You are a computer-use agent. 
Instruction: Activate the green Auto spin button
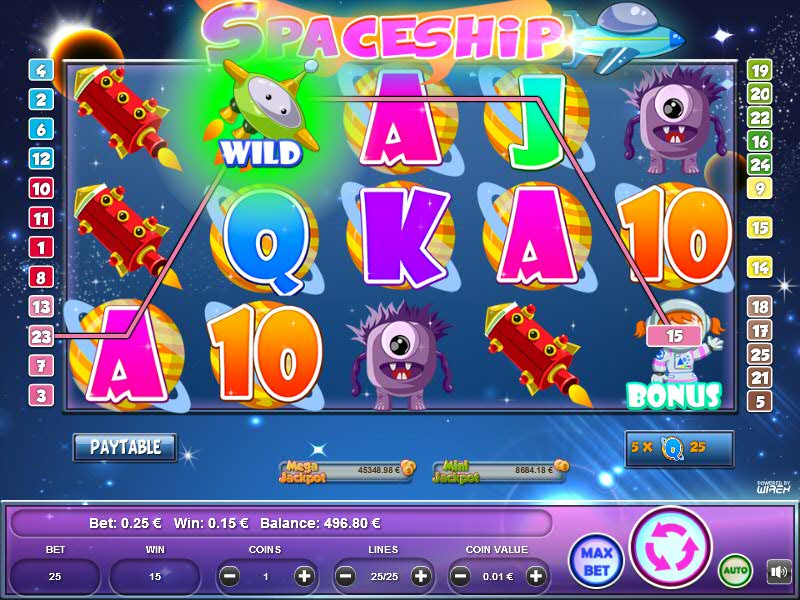click(735, 571)
